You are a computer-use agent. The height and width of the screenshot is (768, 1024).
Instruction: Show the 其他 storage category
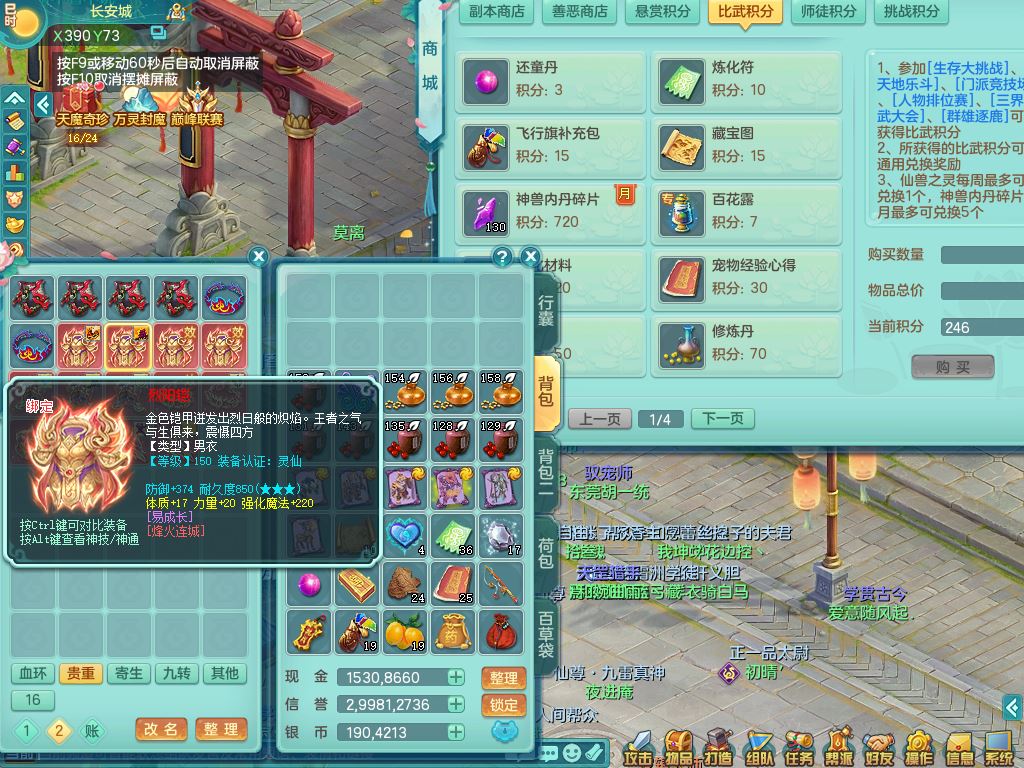[x=225, y=673]
